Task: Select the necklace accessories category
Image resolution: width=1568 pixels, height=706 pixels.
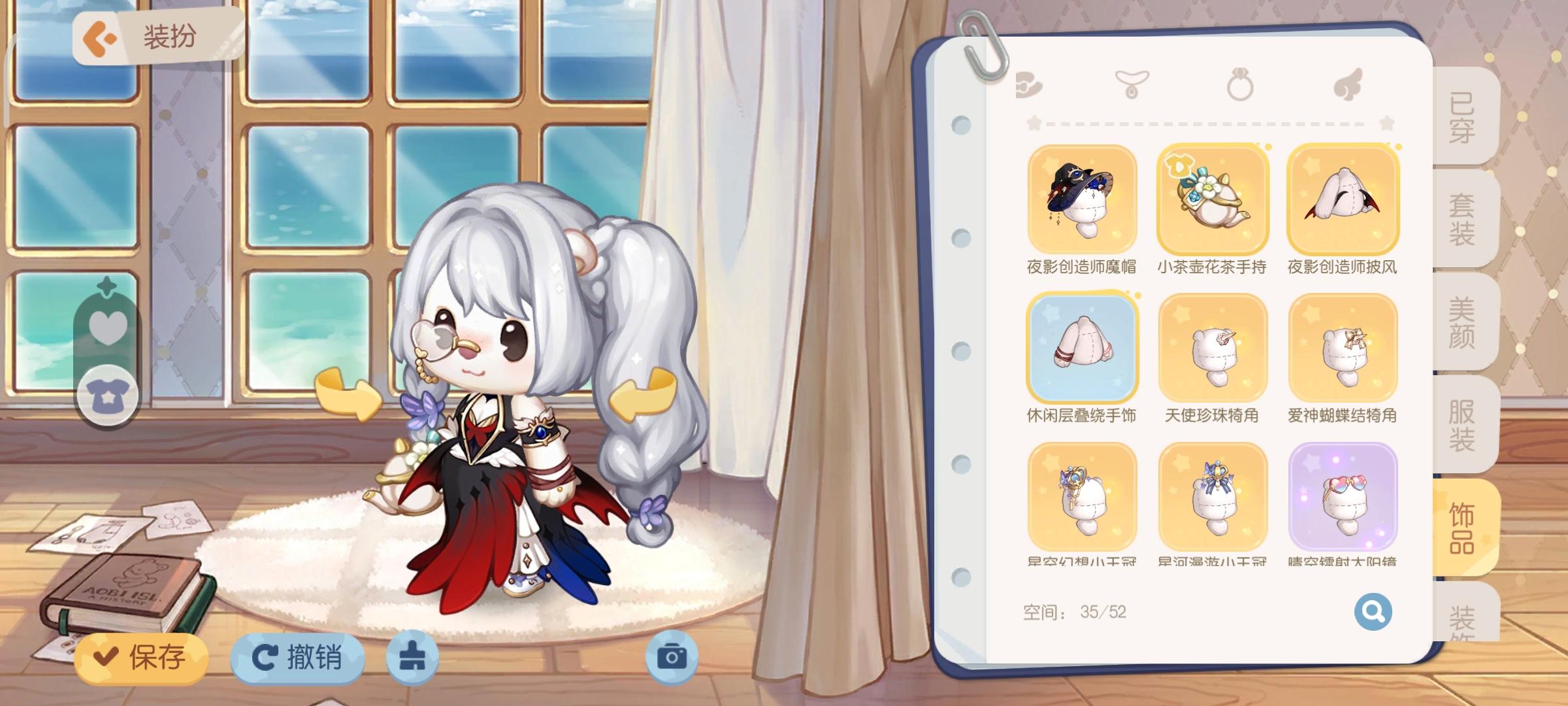Action: [x=1133, y=84]
